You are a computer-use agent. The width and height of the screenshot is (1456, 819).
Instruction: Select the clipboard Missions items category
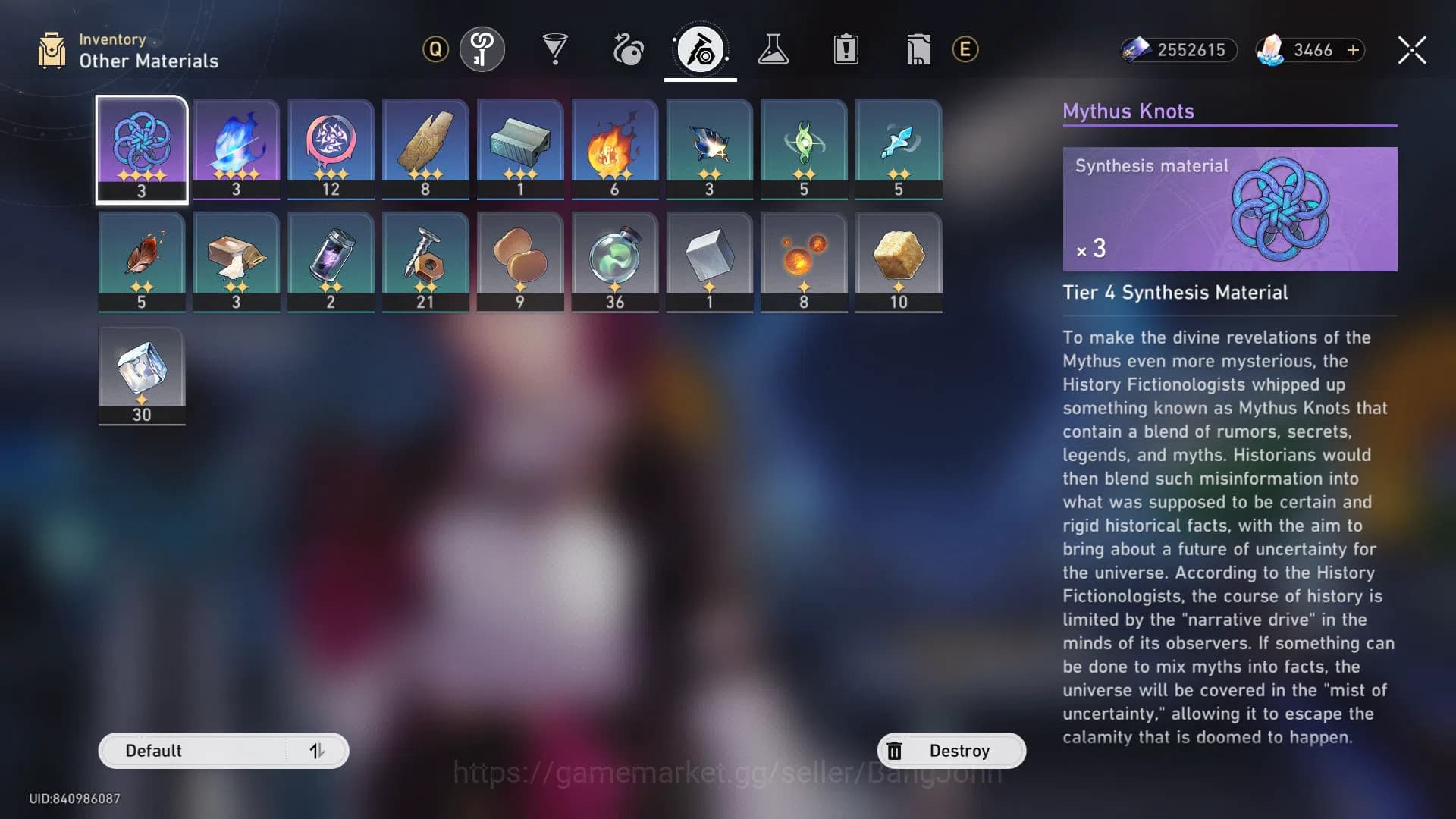[x=846, y=48]
